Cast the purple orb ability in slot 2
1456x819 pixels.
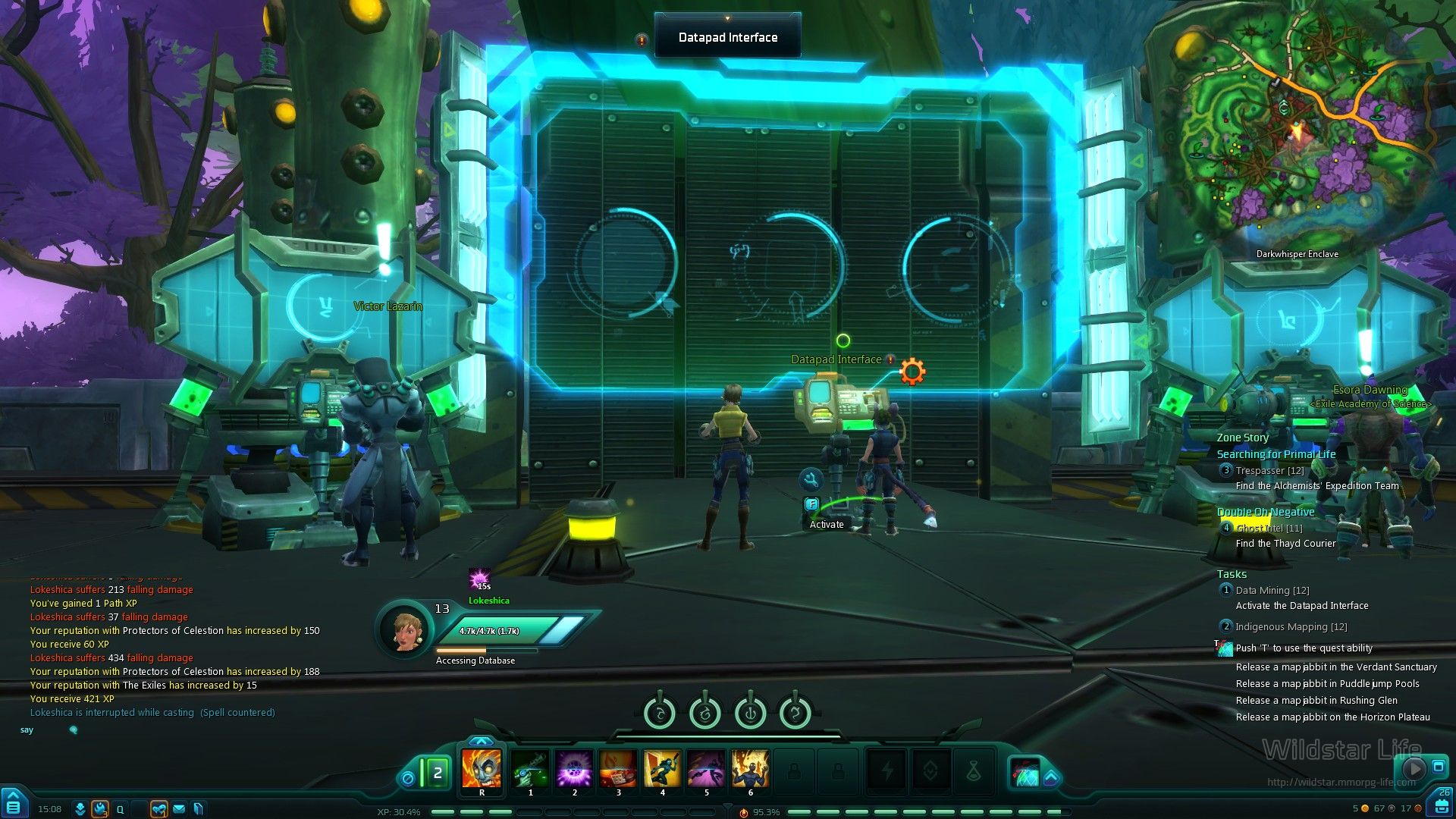click(574, 768)
